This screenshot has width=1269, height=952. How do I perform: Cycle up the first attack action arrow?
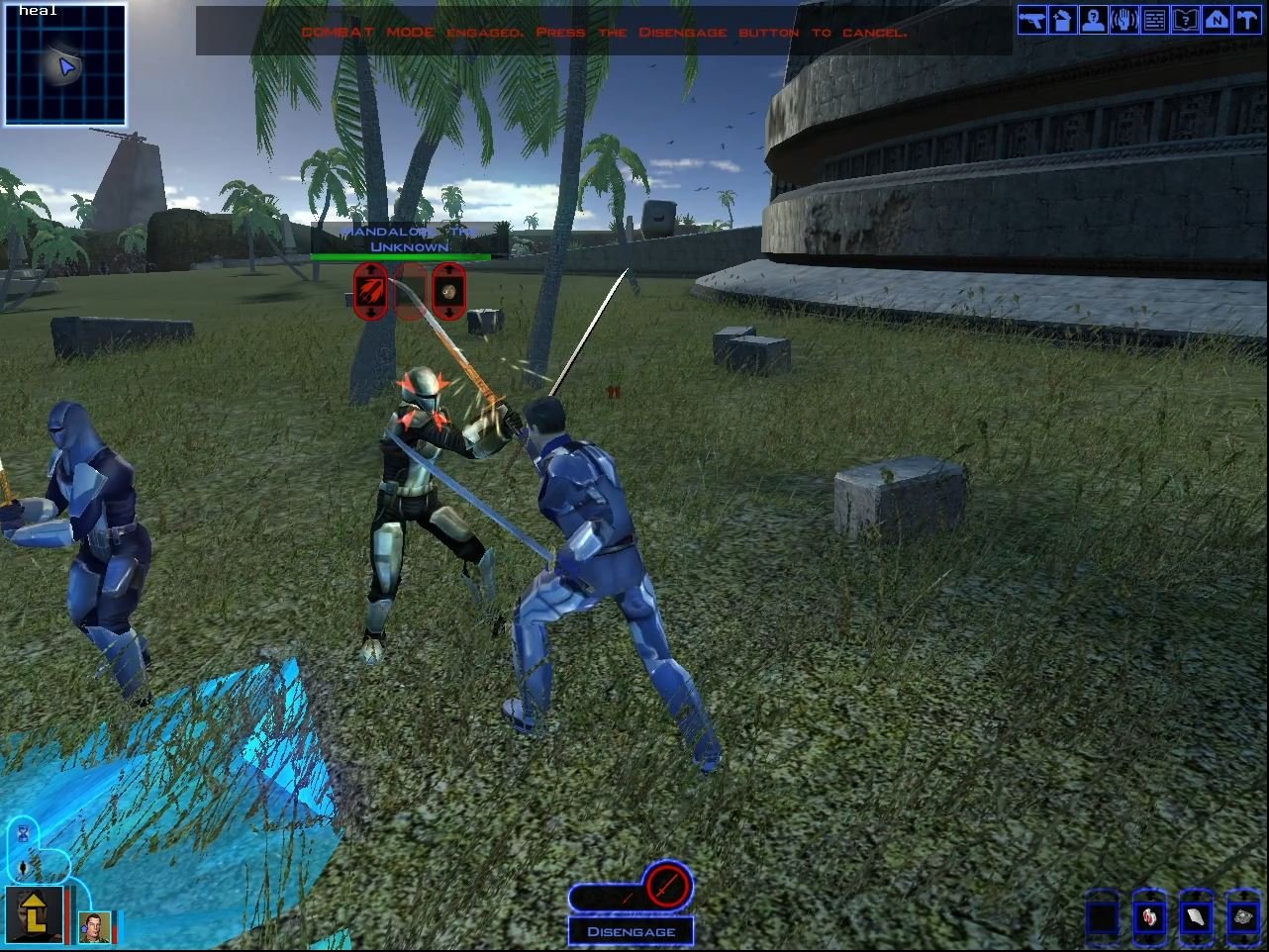click(x=369, y=269)
